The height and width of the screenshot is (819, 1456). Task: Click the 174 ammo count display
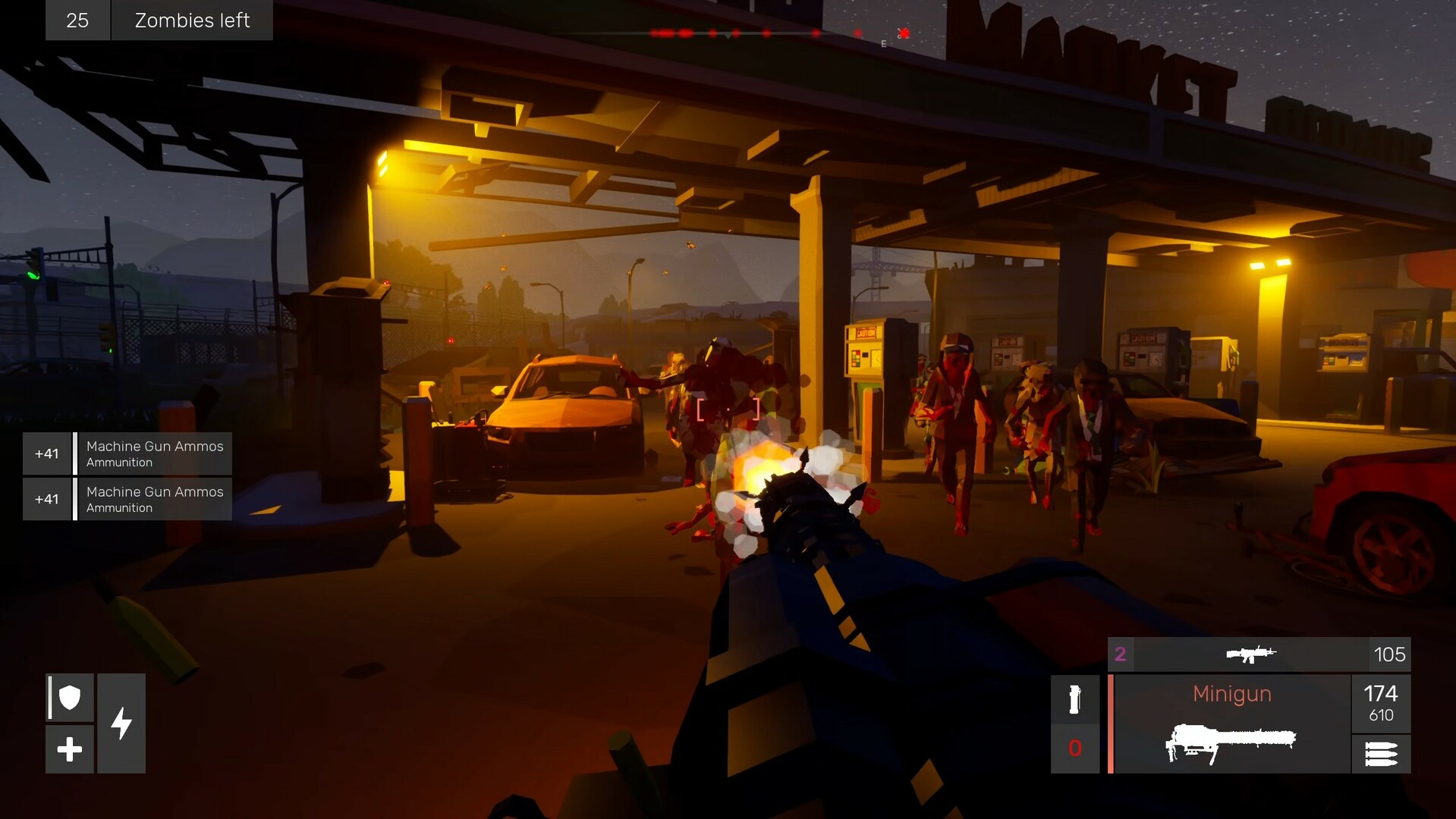pos(1382,692)
